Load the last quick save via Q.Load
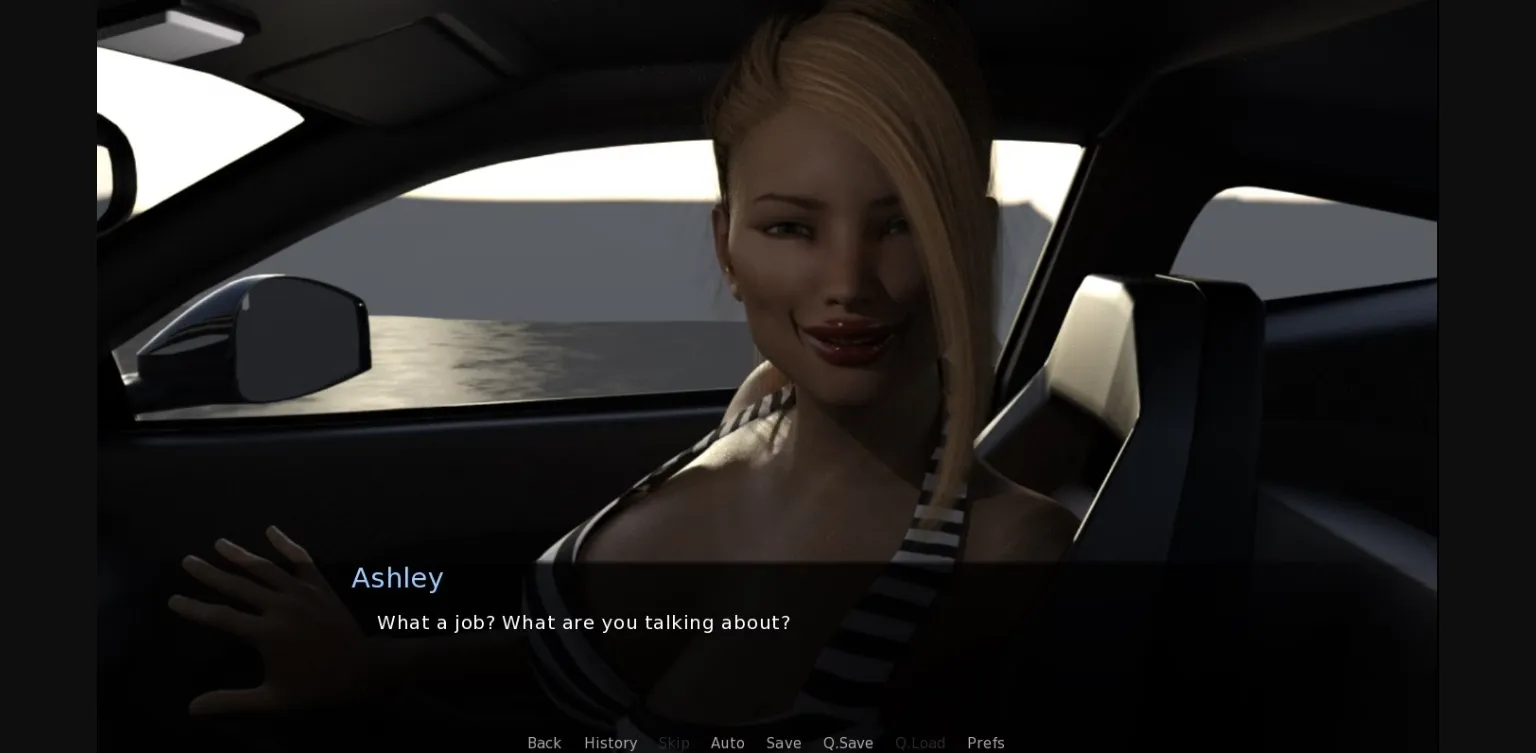This screenshot has height=753, width=1536. (x=919, y=742)
